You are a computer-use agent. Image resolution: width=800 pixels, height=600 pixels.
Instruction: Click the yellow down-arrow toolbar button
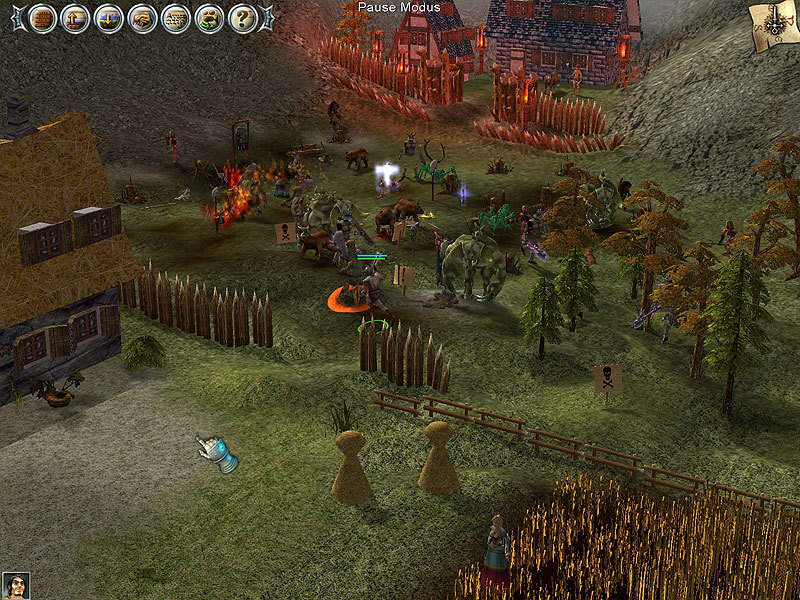coord(109,18)
